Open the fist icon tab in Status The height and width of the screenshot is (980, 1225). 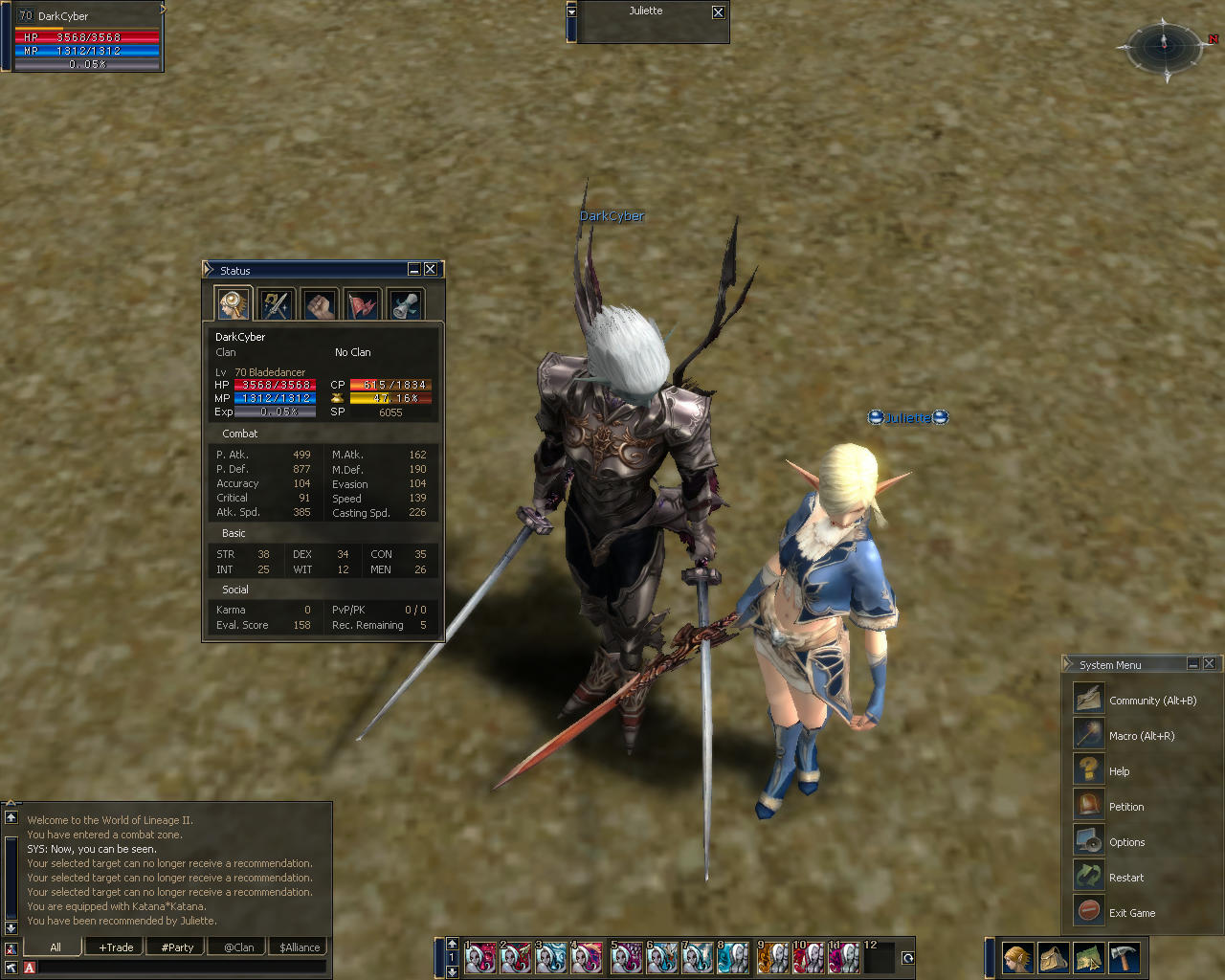320,304
